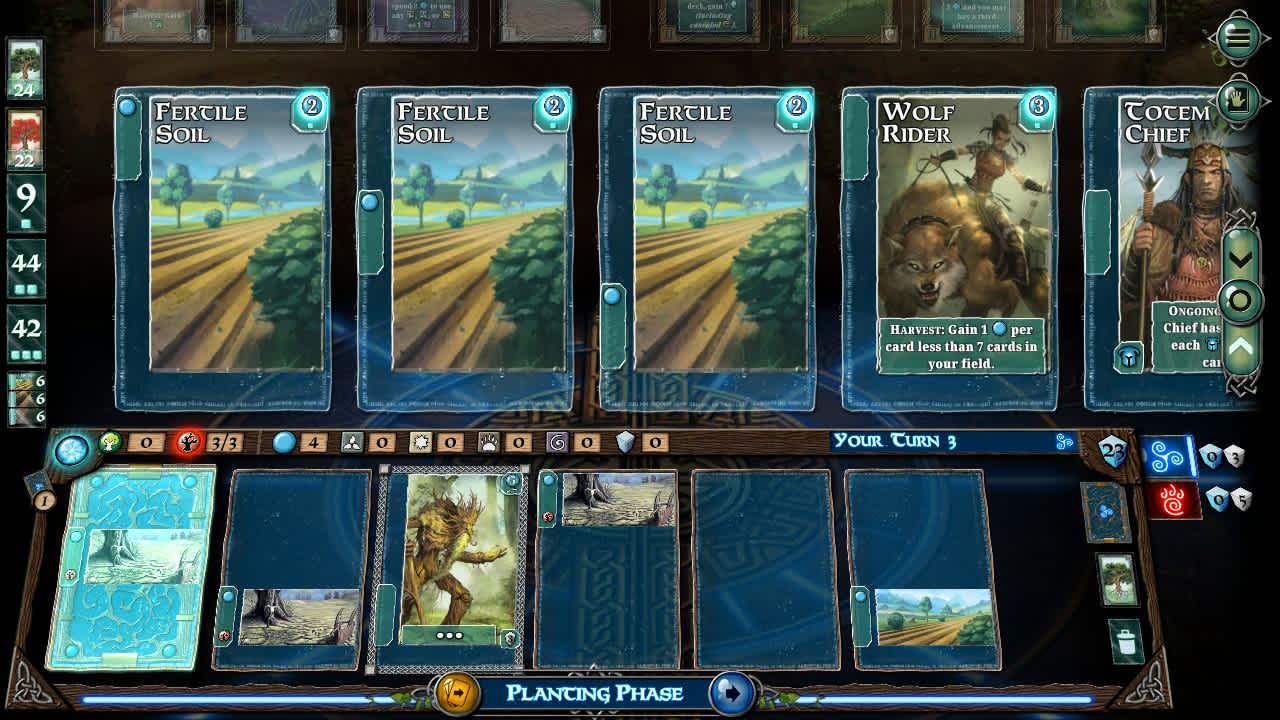1280x720 pixels.
Task: Open the ellipsis menu on the treant card
Action: pos(449,634)
